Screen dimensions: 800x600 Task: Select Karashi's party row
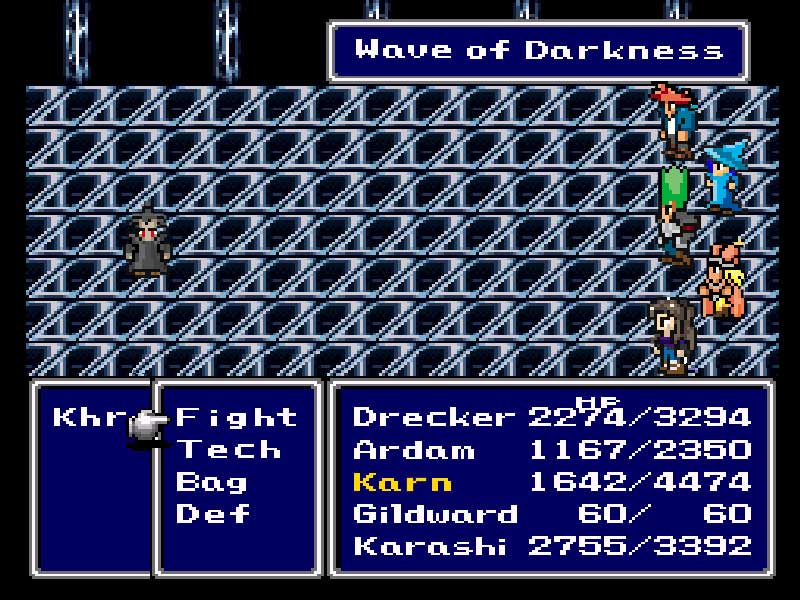[x=432, y=546]
